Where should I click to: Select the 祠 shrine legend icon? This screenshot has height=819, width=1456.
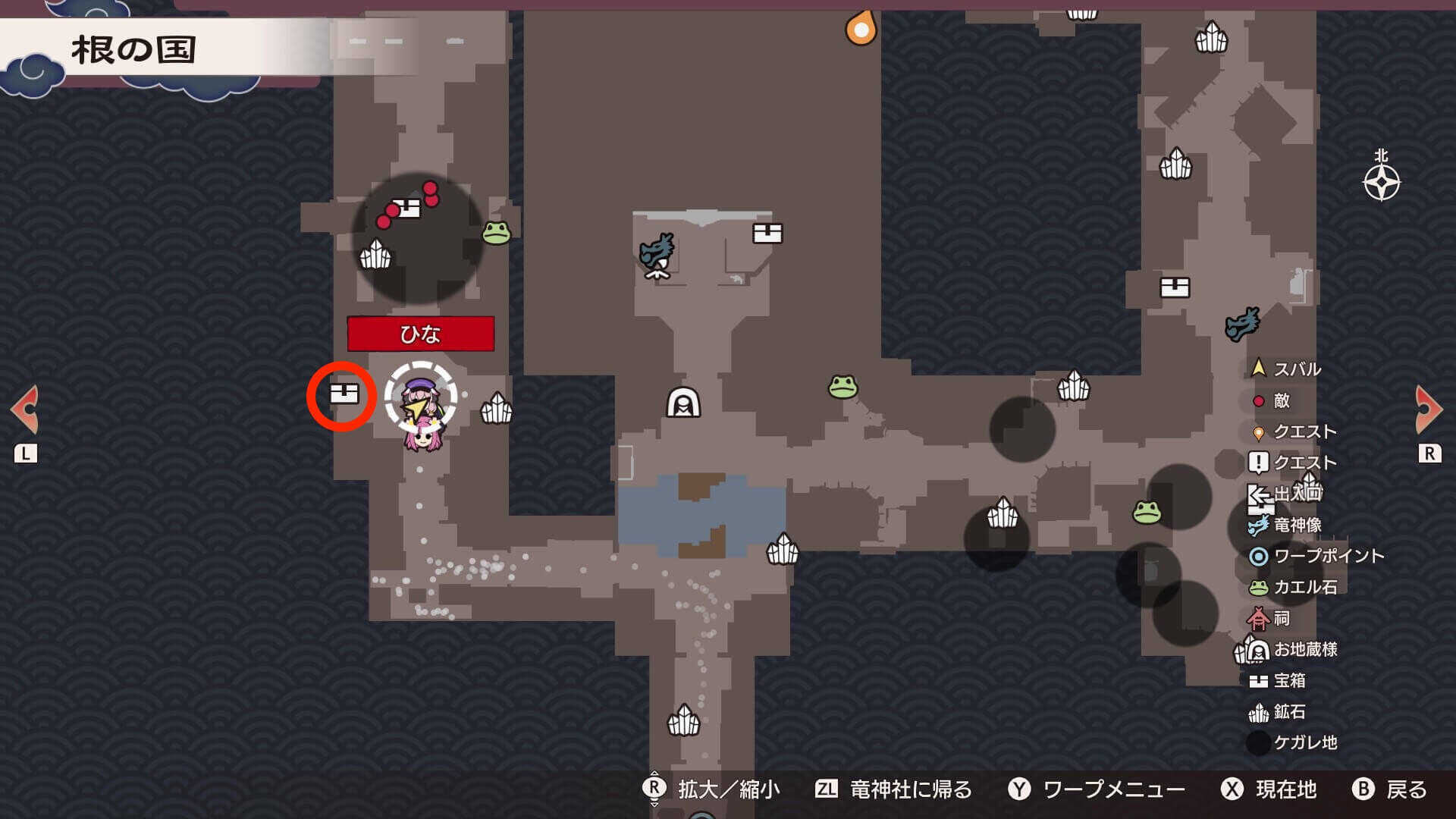(x=1257, y=618)
